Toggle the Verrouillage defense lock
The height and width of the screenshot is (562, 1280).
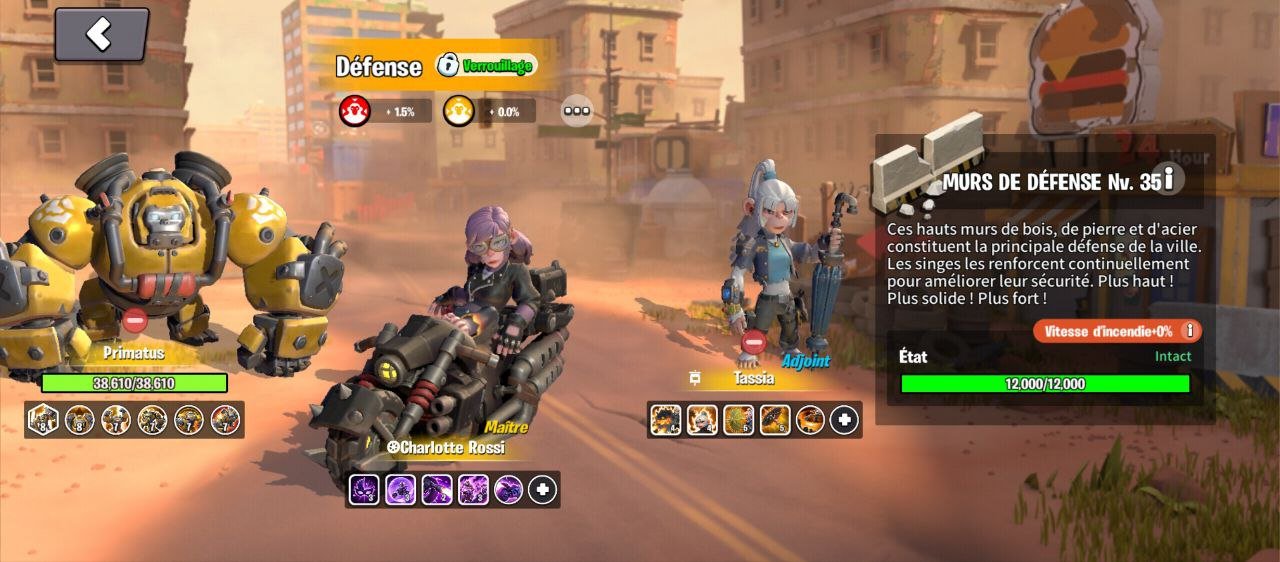487,66
